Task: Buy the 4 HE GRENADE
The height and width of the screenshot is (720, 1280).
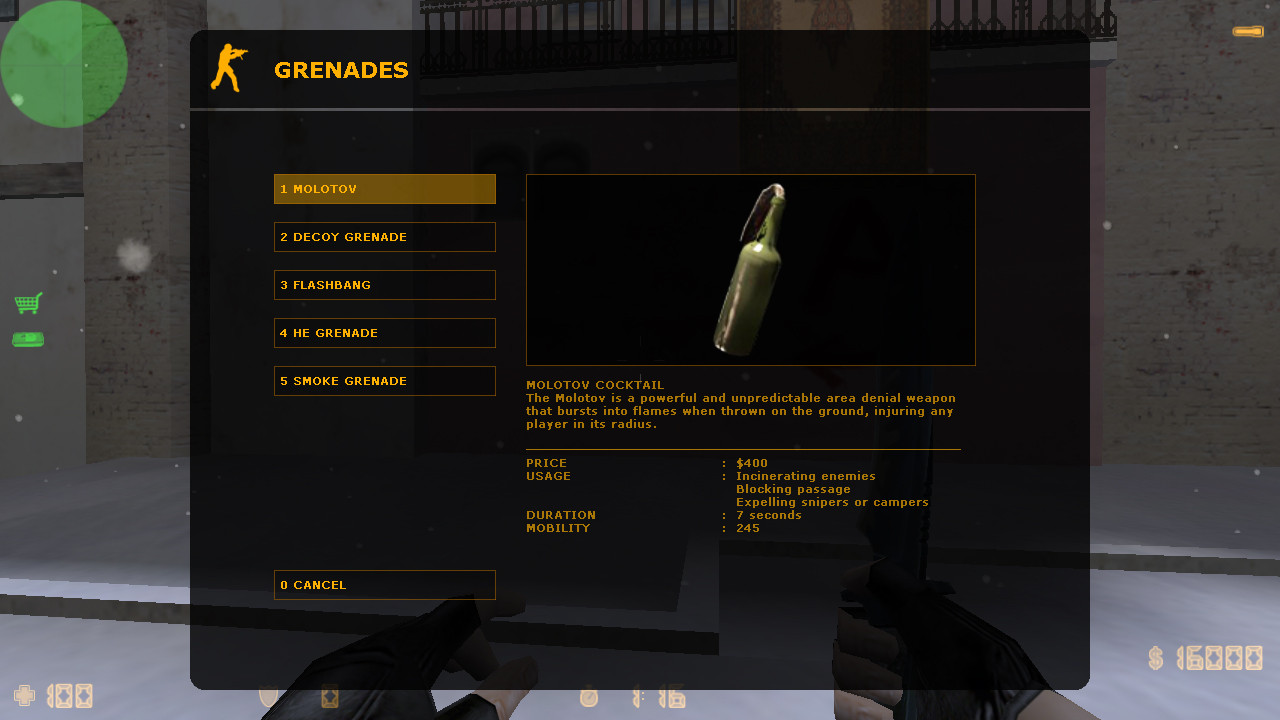Action: (384, 333)
